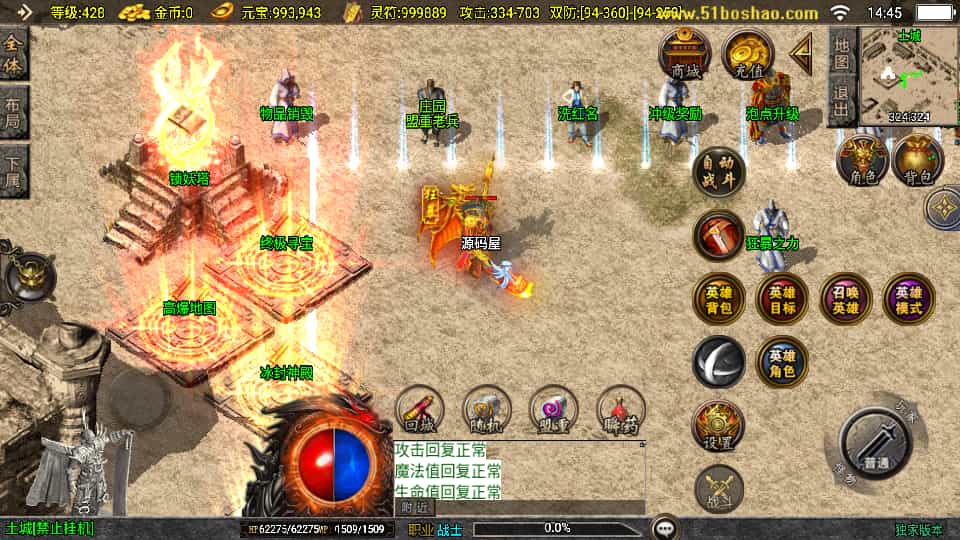Open the 英雄角色 hero character panel
960x540 pixels.
[x=782, y=361]
